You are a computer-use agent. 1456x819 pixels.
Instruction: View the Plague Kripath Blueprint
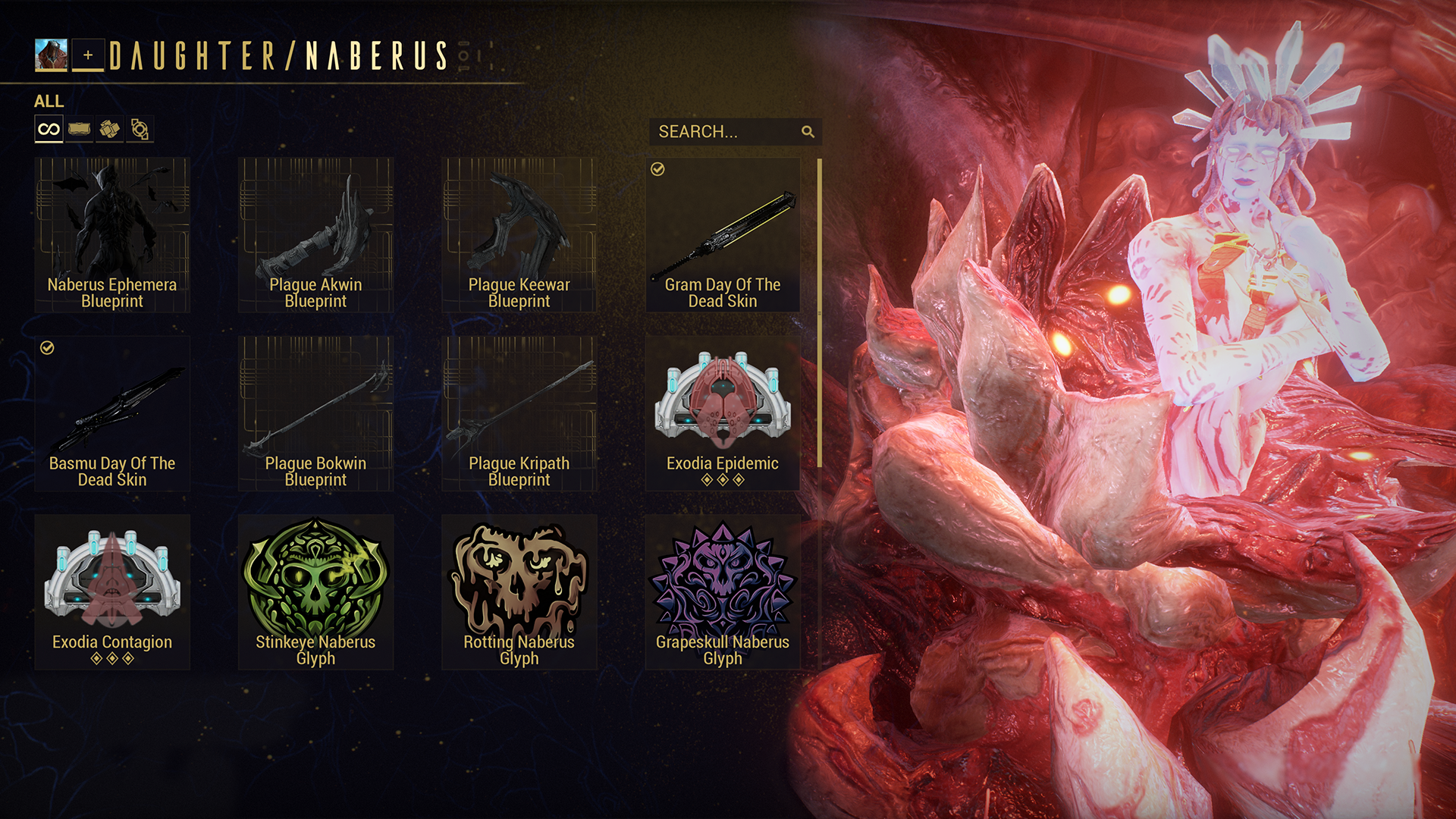click(519, 414)
